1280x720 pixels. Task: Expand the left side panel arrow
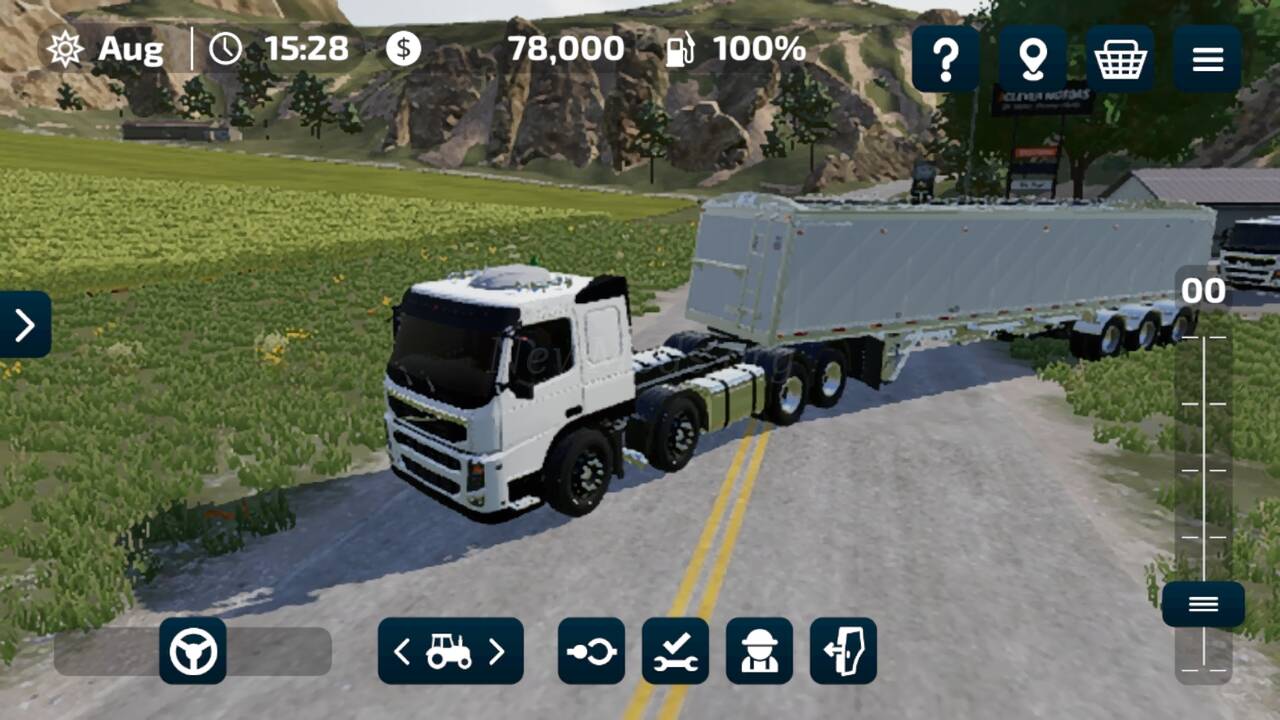[x=25, y=324]
